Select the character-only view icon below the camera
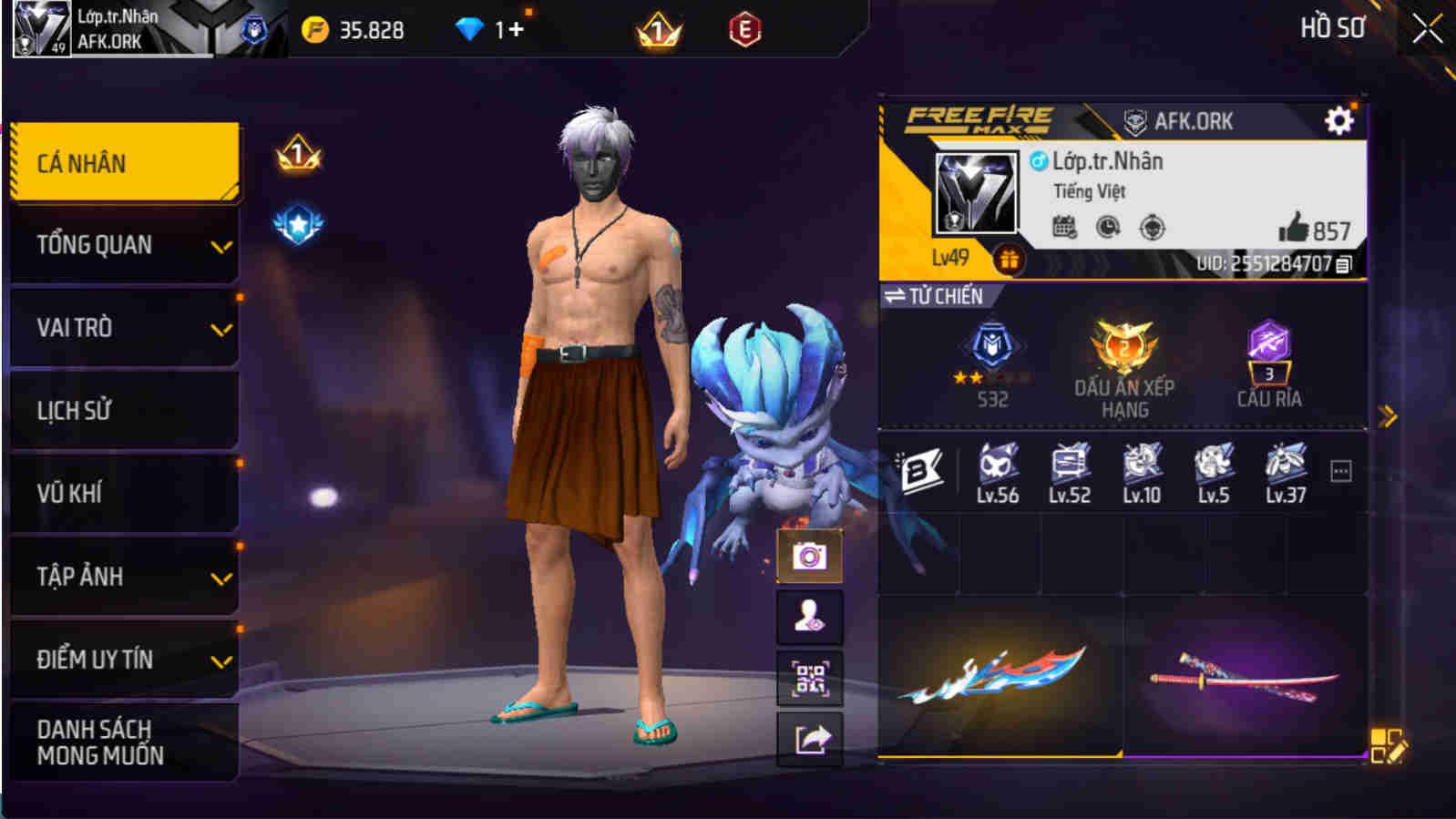This screenshot has height=819, width=1456. [808, 616]
